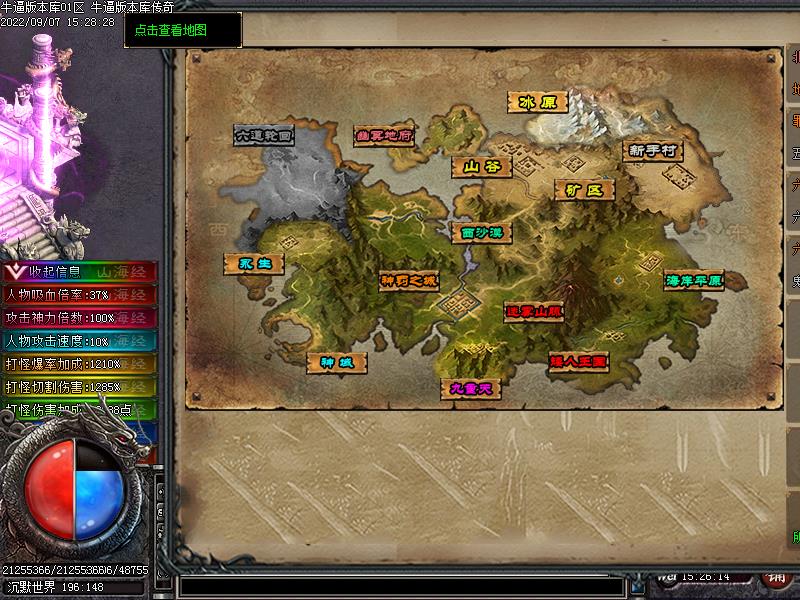Pick the 海库平原 map label

pyautogui.click(x=693, y=280)
